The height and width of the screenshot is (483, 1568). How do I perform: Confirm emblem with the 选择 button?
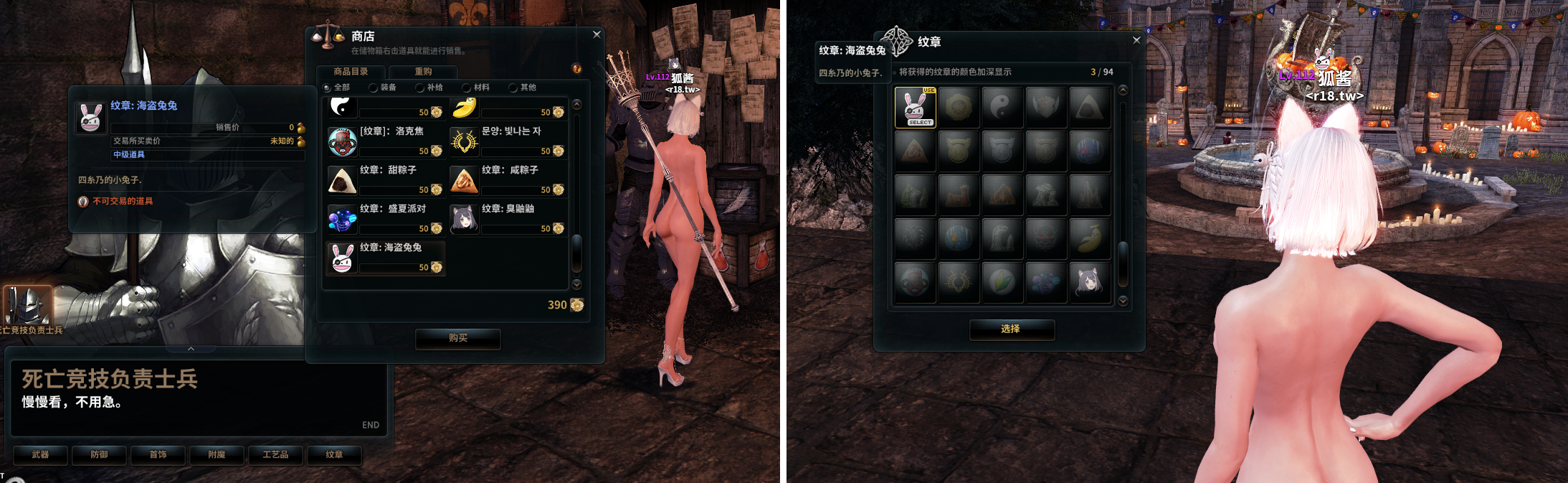click(x=1011, y=329)
